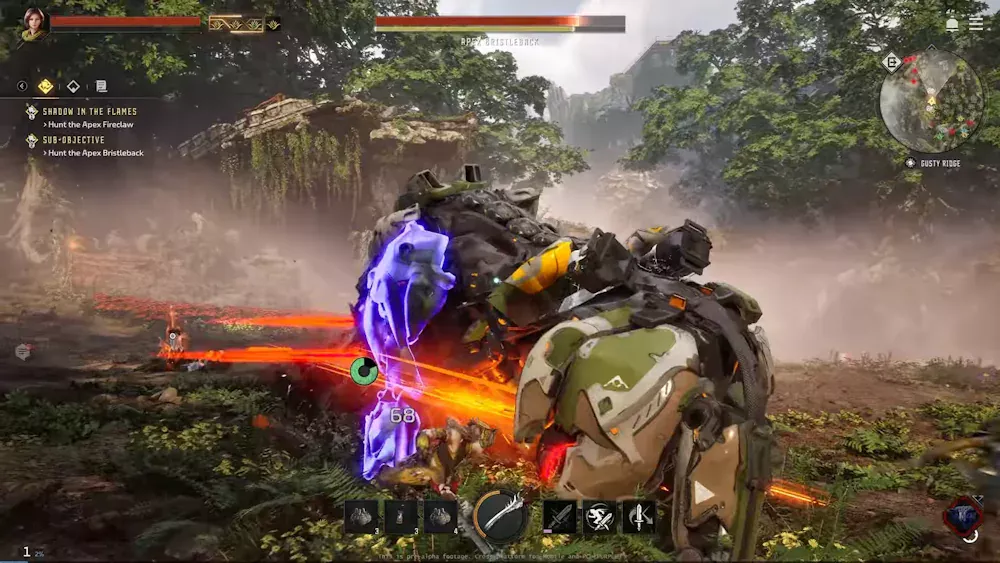Click the exit marker on the minimap

(891, 62)
